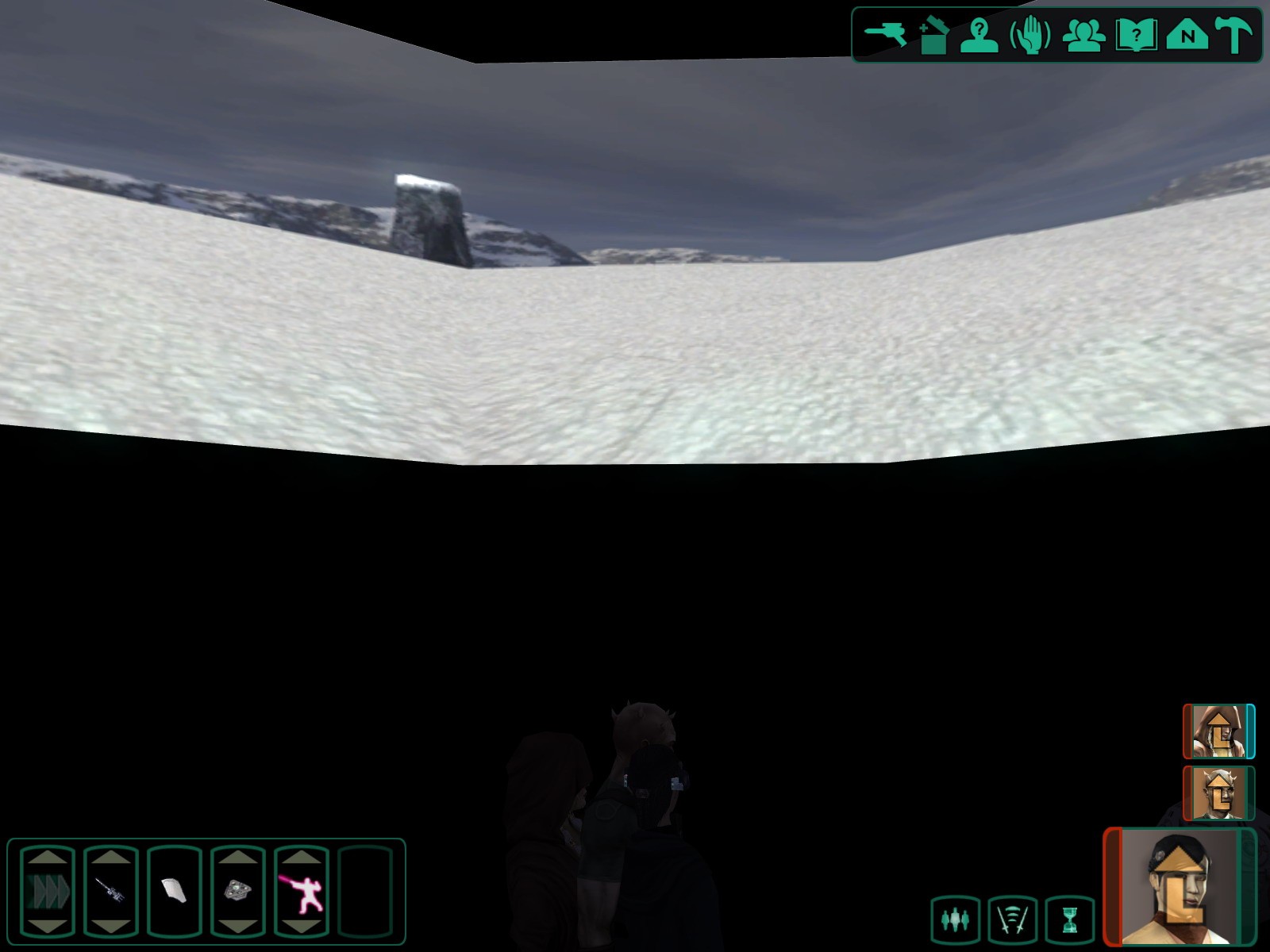Viewport: 1270px width, 952px height.
Task: Activate the pink lightsaber combat ability
Action: tap(302, 890)
